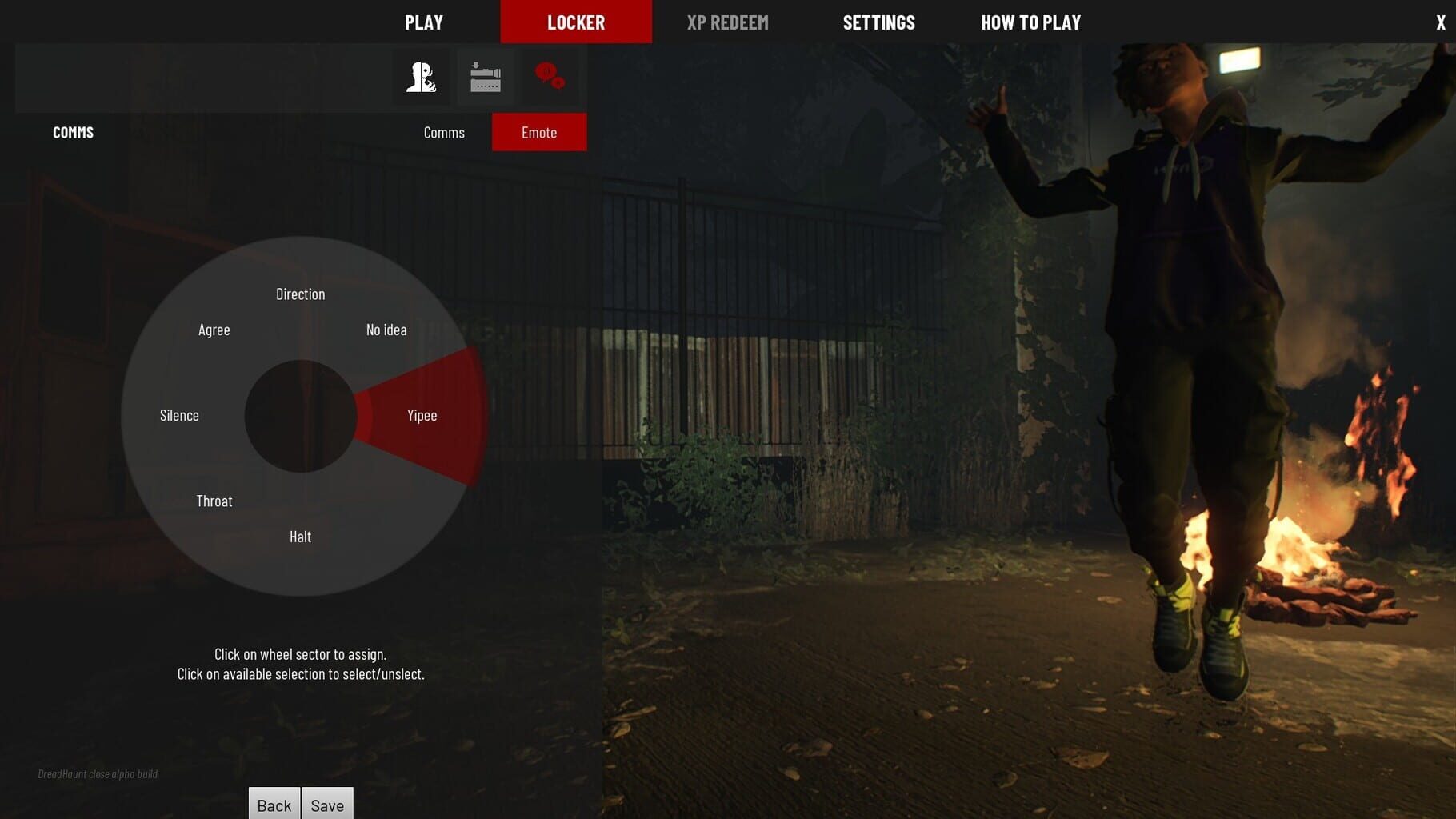This screenshot has width=1456, height=819.
Task: Close the menu with the X
Action: point(1439,22)
